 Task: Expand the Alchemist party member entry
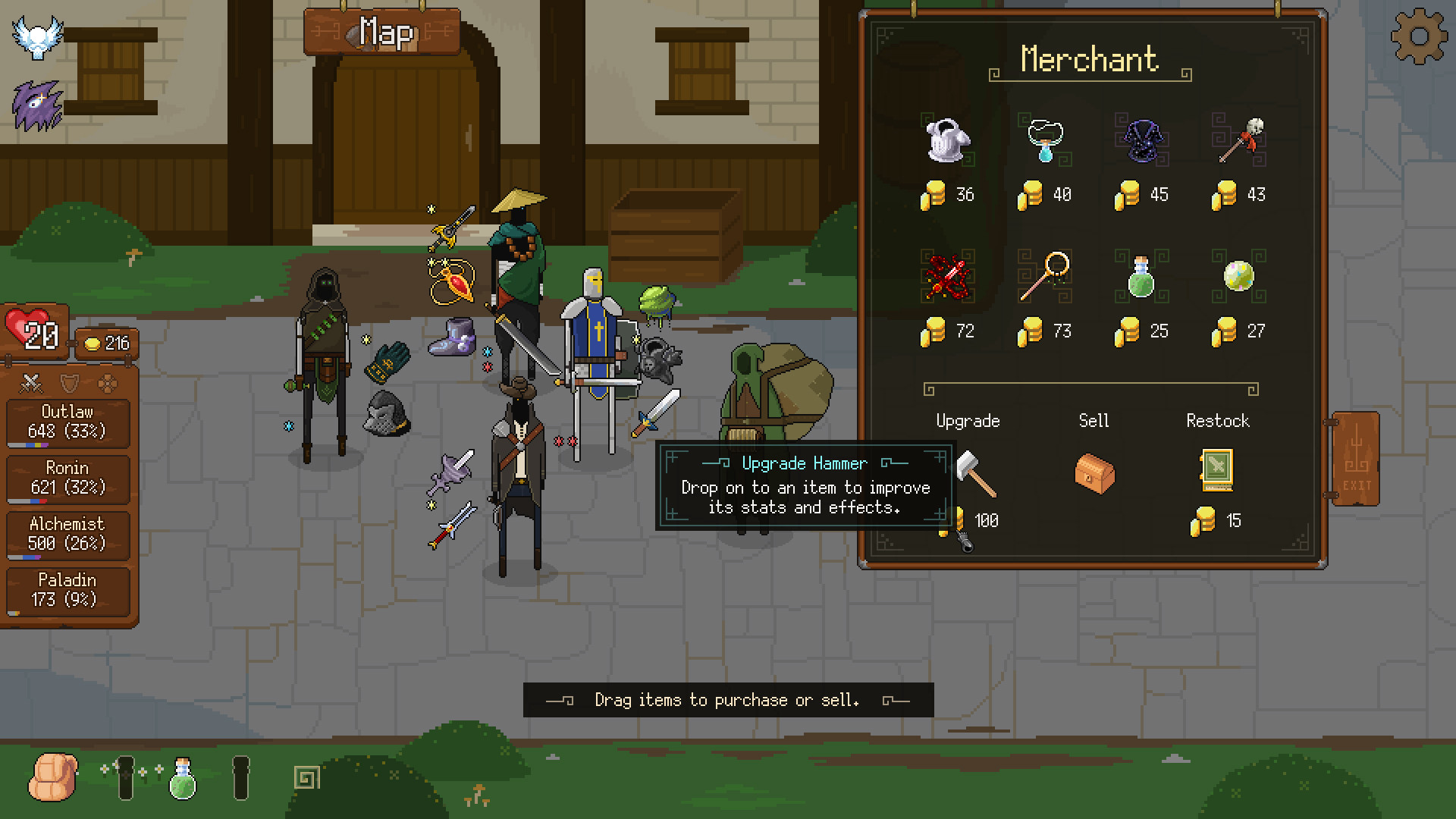[x=67, y=534]
